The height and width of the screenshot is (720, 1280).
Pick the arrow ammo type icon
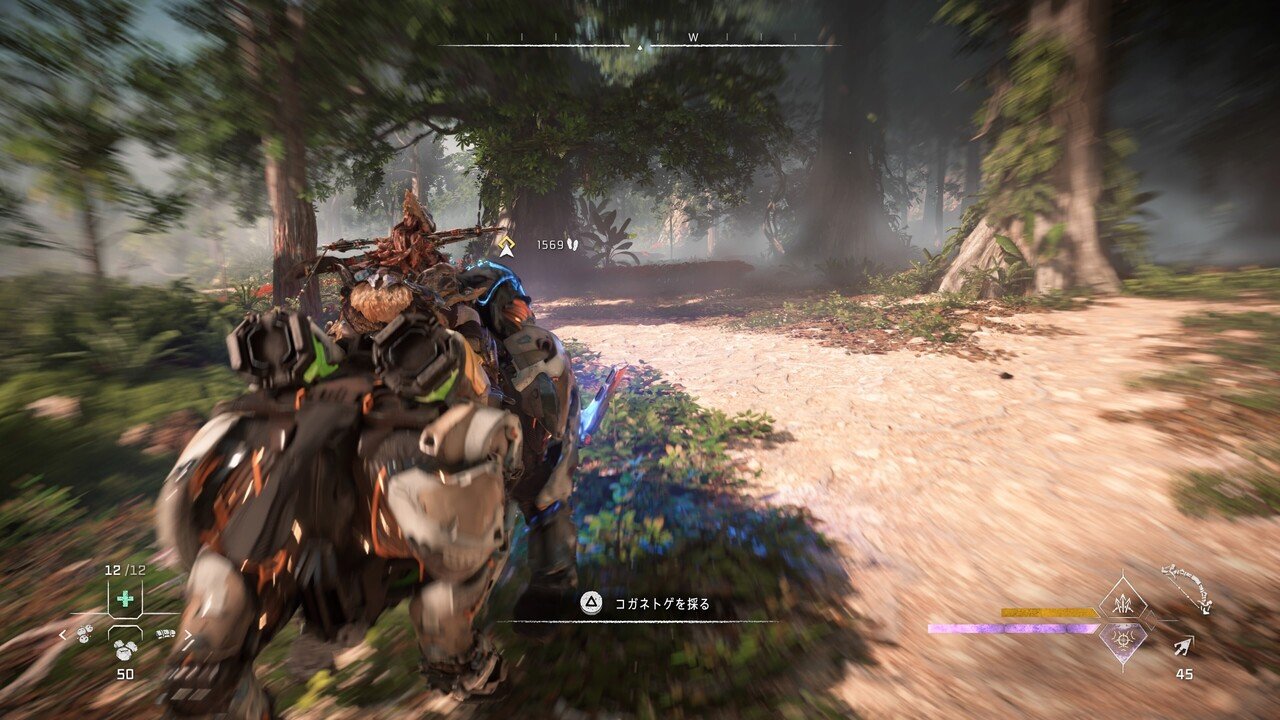(x=1184, y=649)
